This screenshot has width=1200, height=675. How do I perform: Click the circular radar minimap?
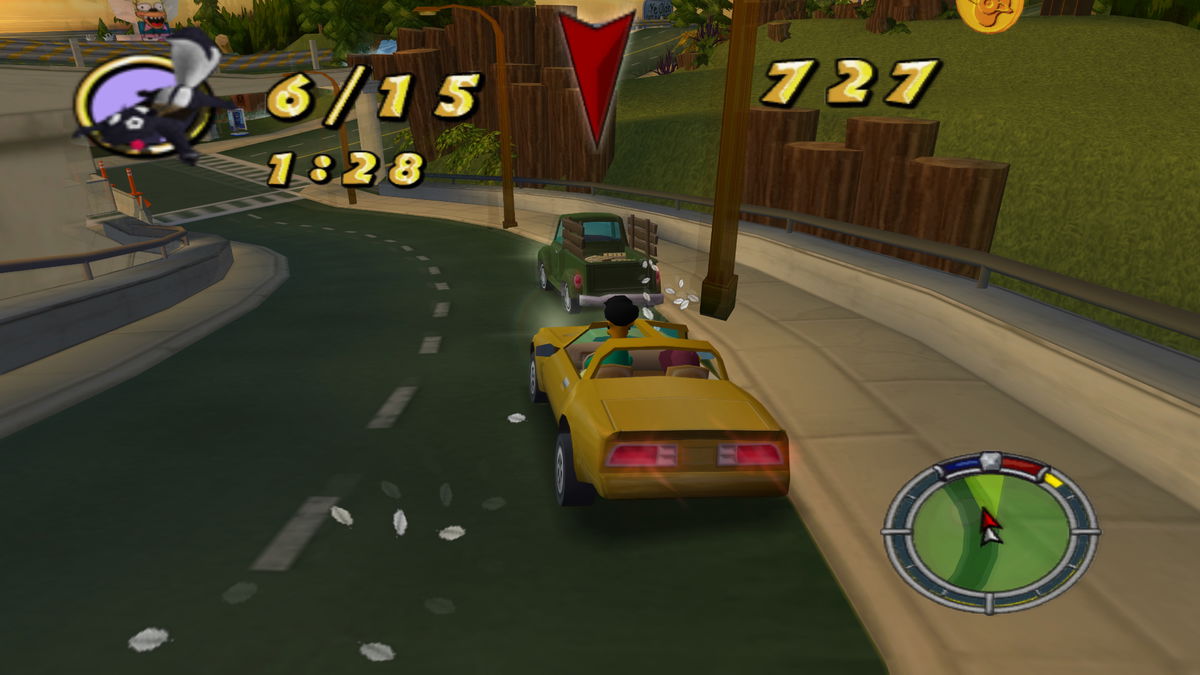point(989,531)
